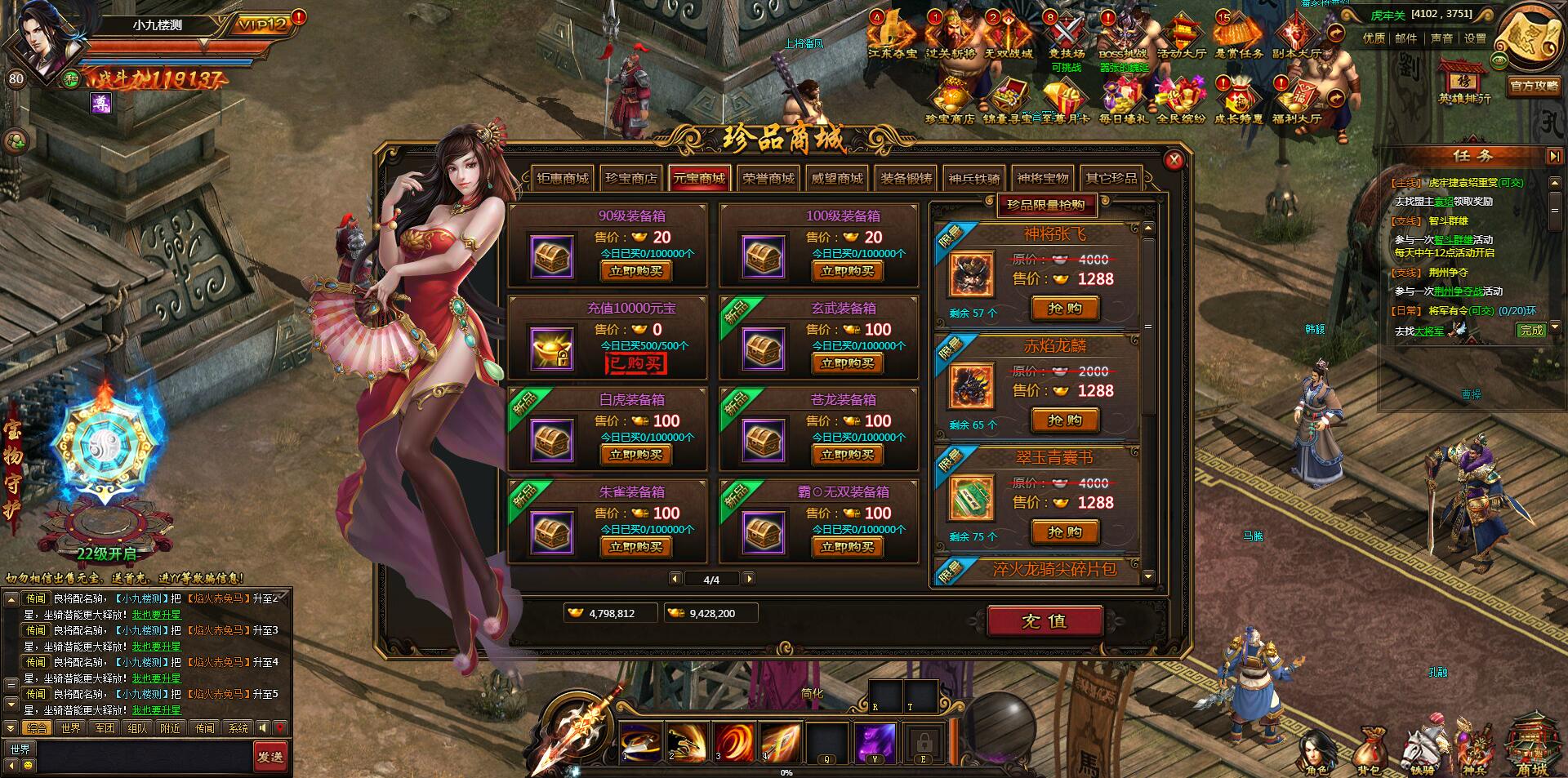The image size is (1568, 778).
Task: Close the 珍品商城 shop window
Action: point(1174,160)
